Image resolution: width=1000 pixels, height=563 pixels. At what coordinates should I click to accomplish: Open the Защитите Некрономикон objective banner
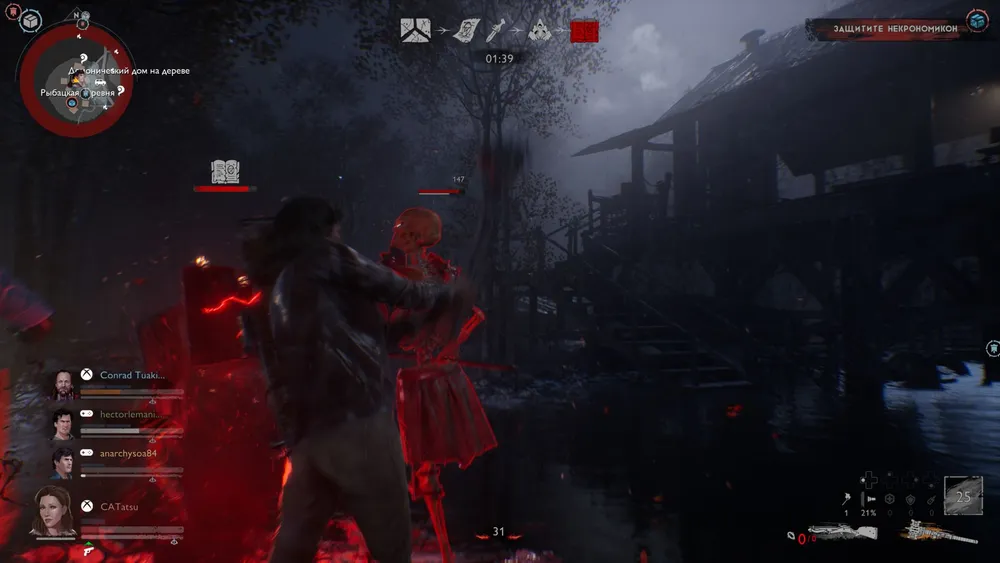pyautogui.click(x=886, y=29)
